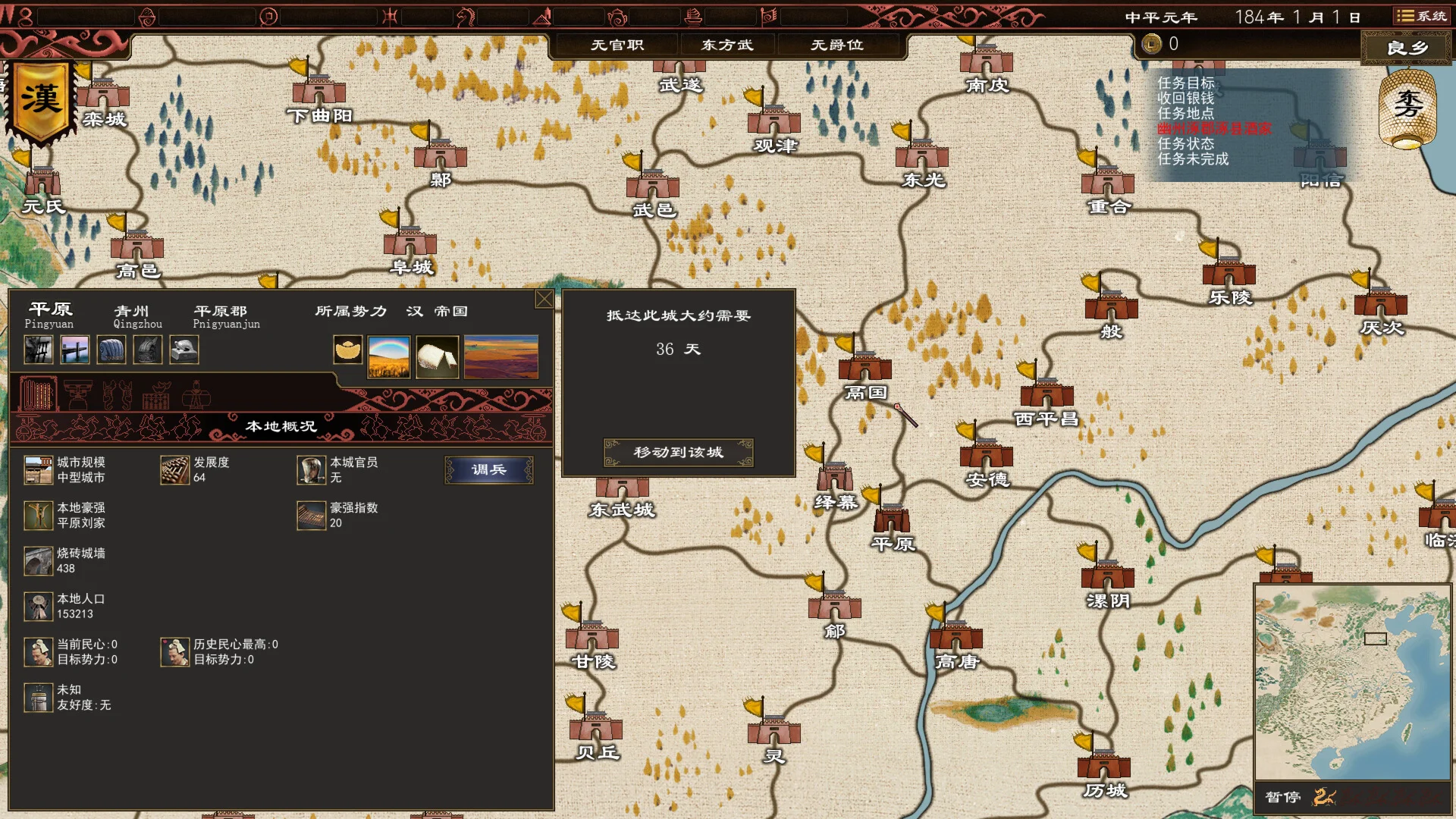The width and height of the screenshot is (1456, 819).
Task: Open the twin dragons tab
Action: [117, 395]
